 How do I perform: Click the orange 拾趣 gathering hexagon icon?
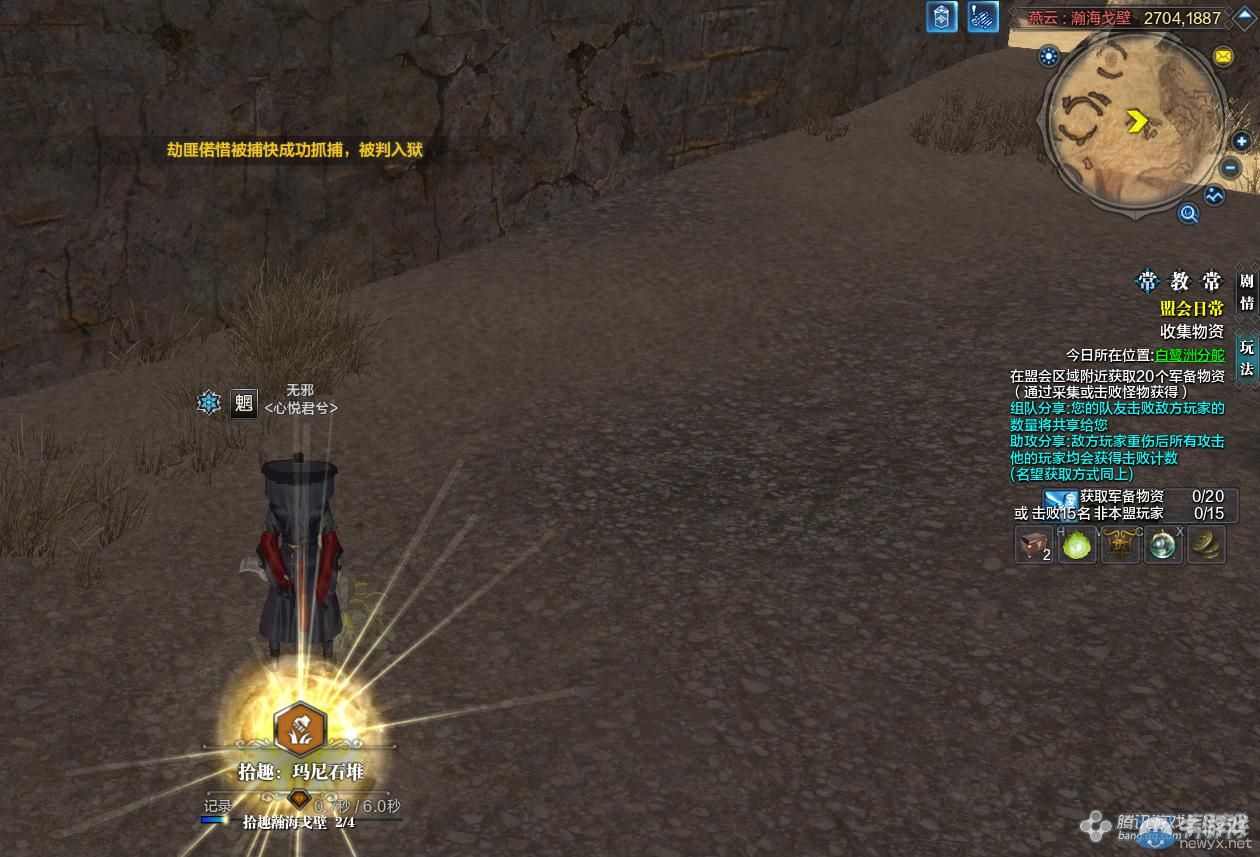[299, 730]
